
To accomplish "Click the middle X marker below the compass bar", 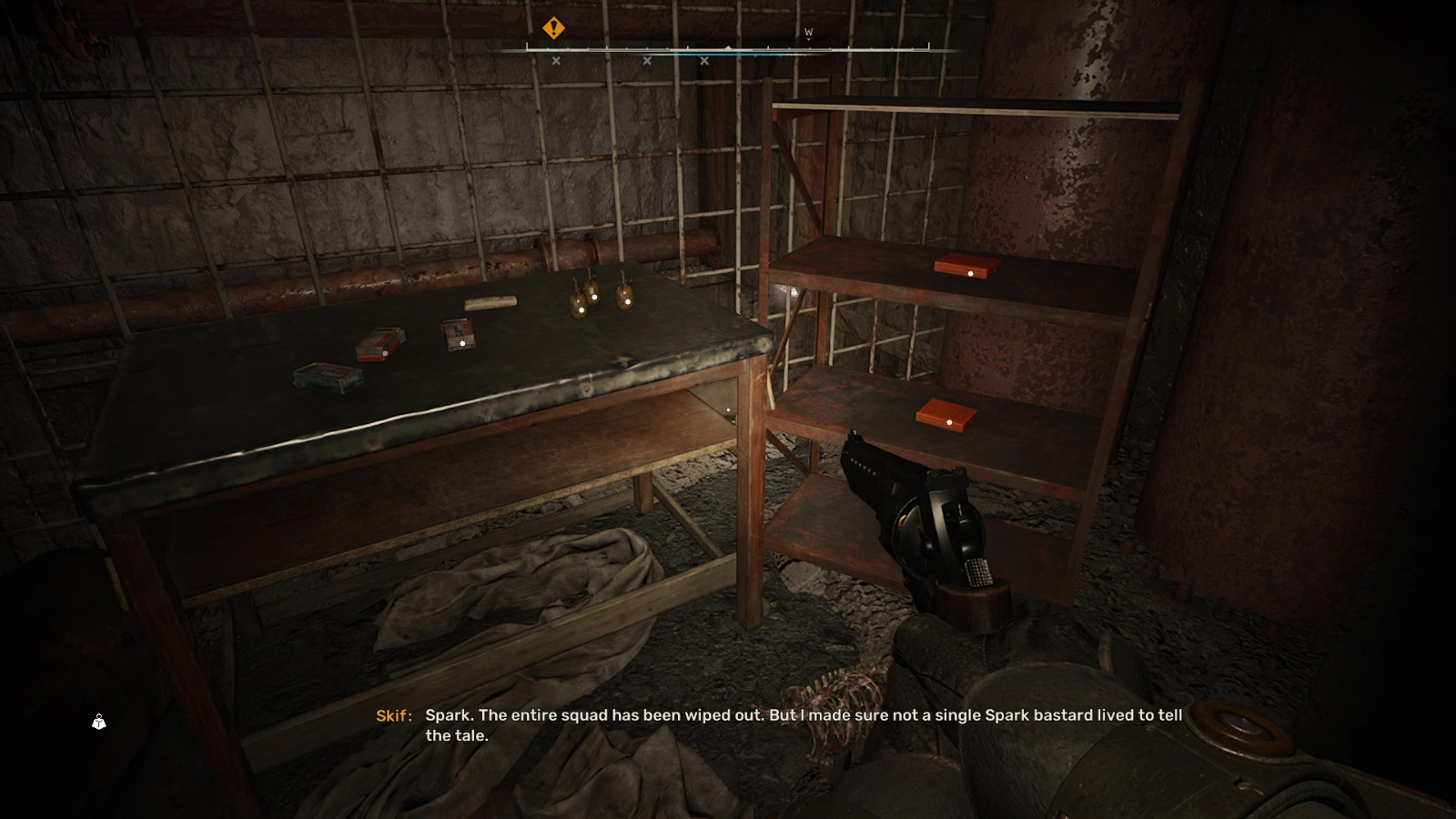I will tap(647, 60).
